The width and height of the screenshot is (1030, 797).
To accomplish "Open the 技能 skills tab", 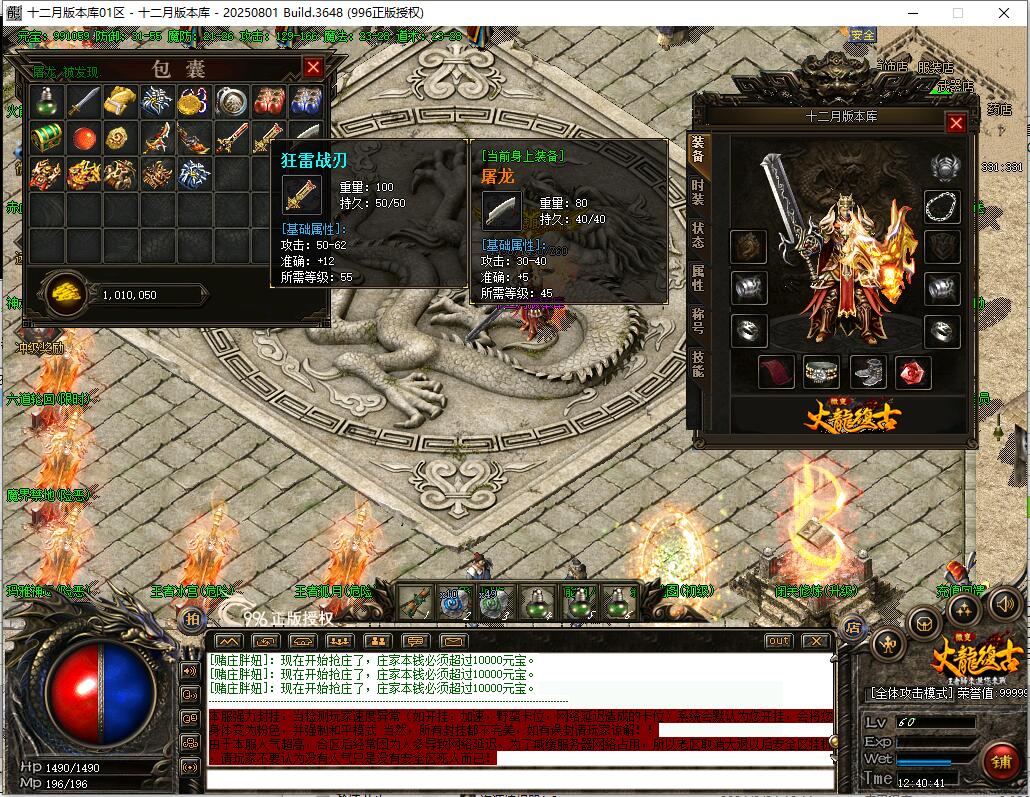I will pyautogui.click(x=697, y=365).
